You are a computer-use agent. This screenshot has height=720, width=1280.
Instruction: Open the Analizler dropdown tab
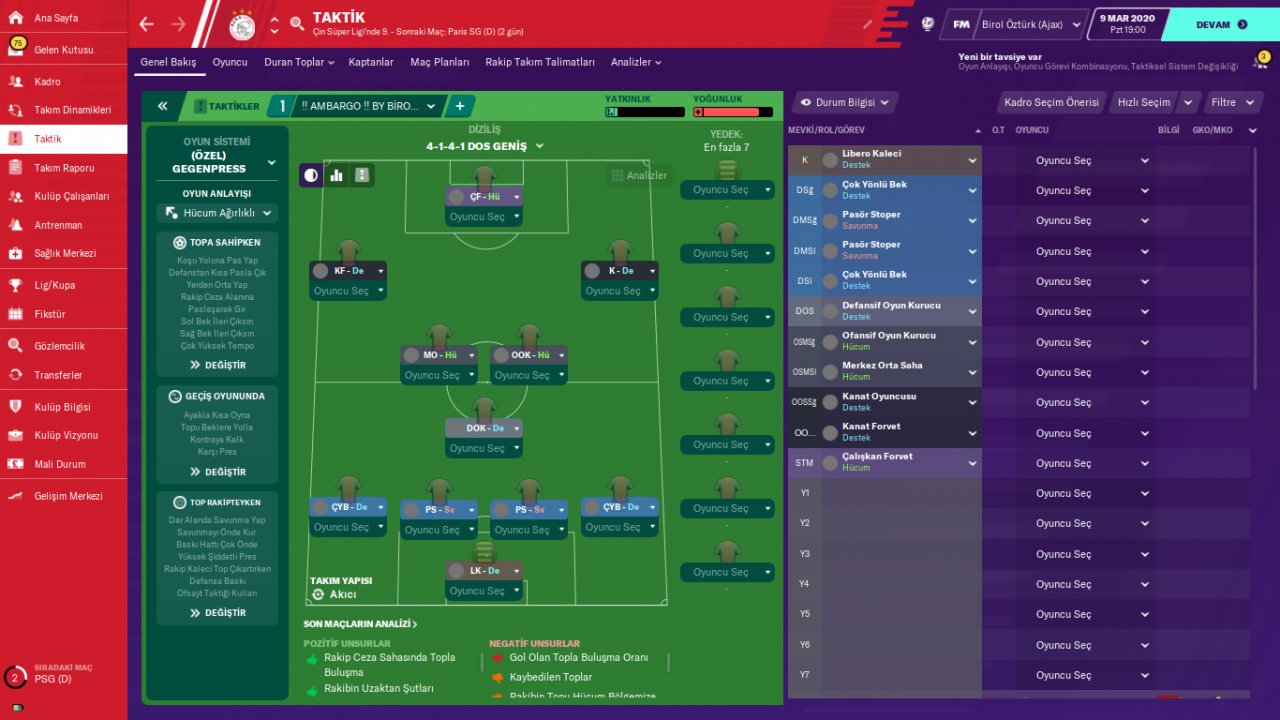click(x=636, y=62)
